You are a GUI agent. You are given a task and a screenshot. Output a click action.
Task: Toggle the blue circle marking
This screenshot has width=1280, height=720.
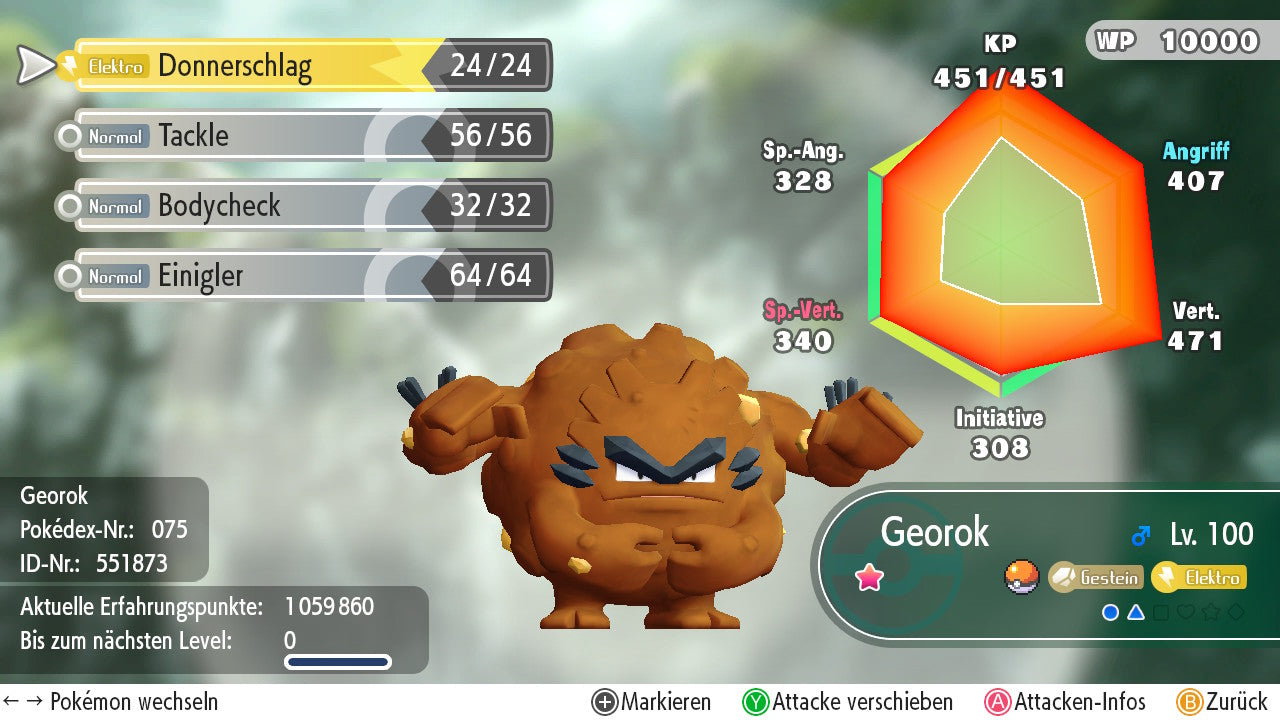point(1110,612)
